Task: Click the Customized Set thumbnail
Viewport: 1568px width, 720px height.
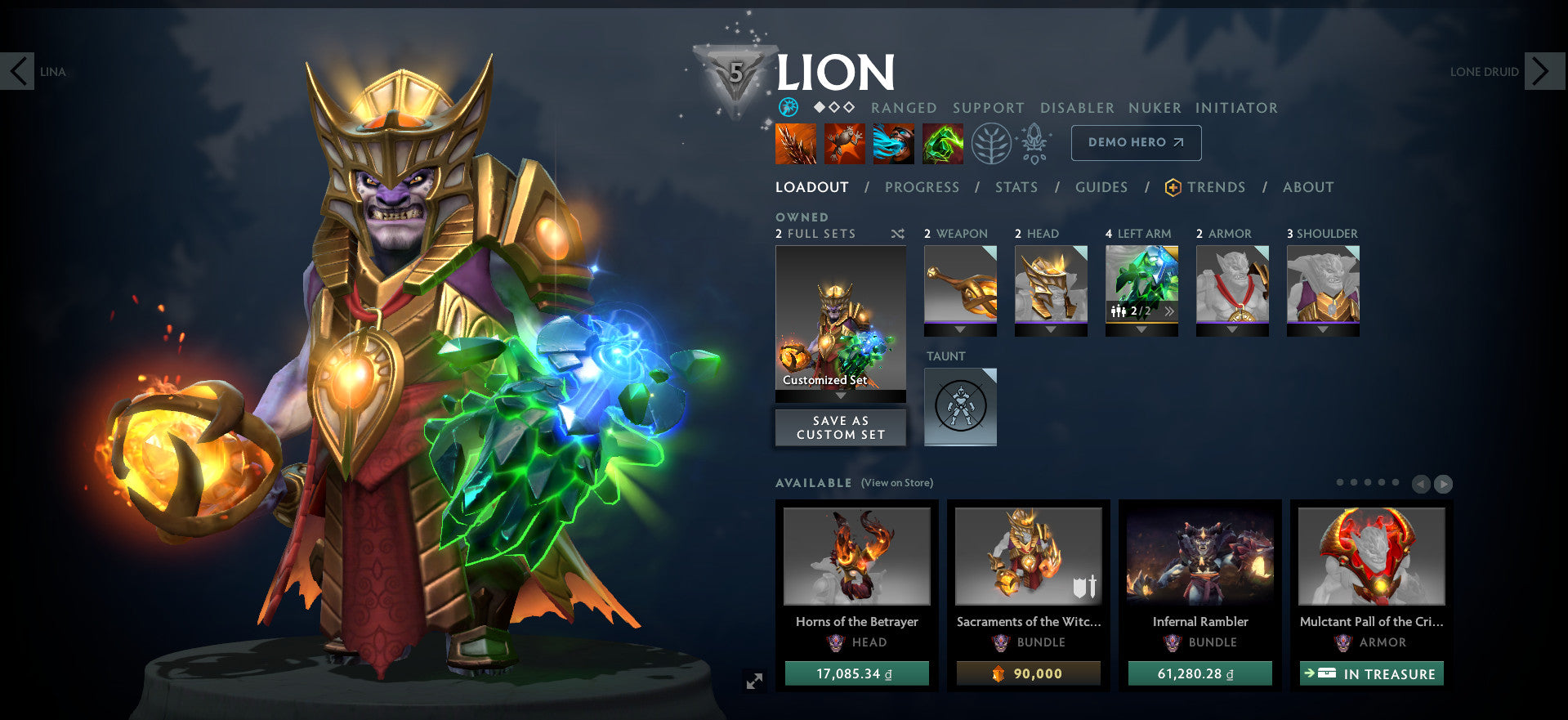Action: click(840, 319)
